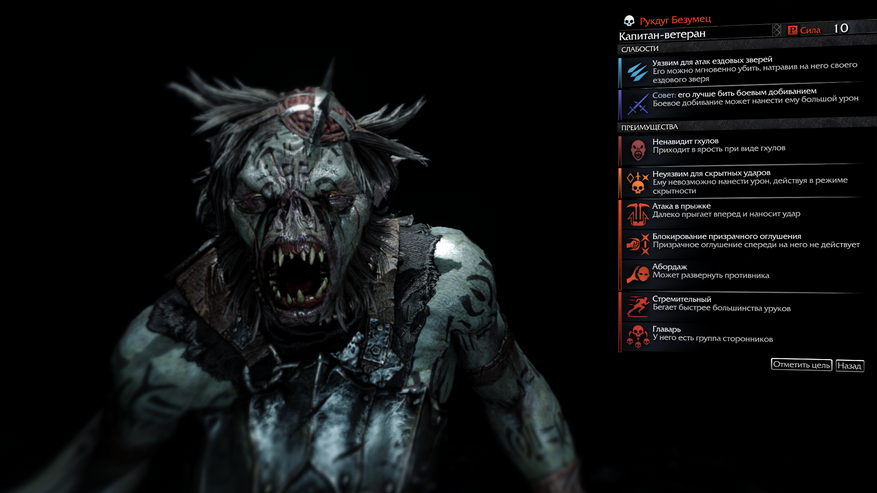Click the "Главарь" strength entry
877x493 pixels.
coord(740,335)
